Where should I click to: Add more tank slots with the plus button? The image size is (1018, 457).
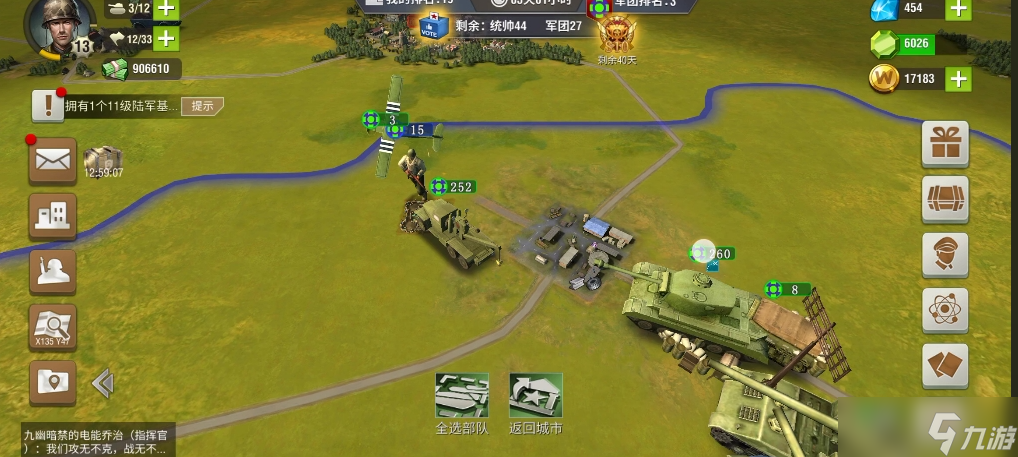tap(165, 9)
